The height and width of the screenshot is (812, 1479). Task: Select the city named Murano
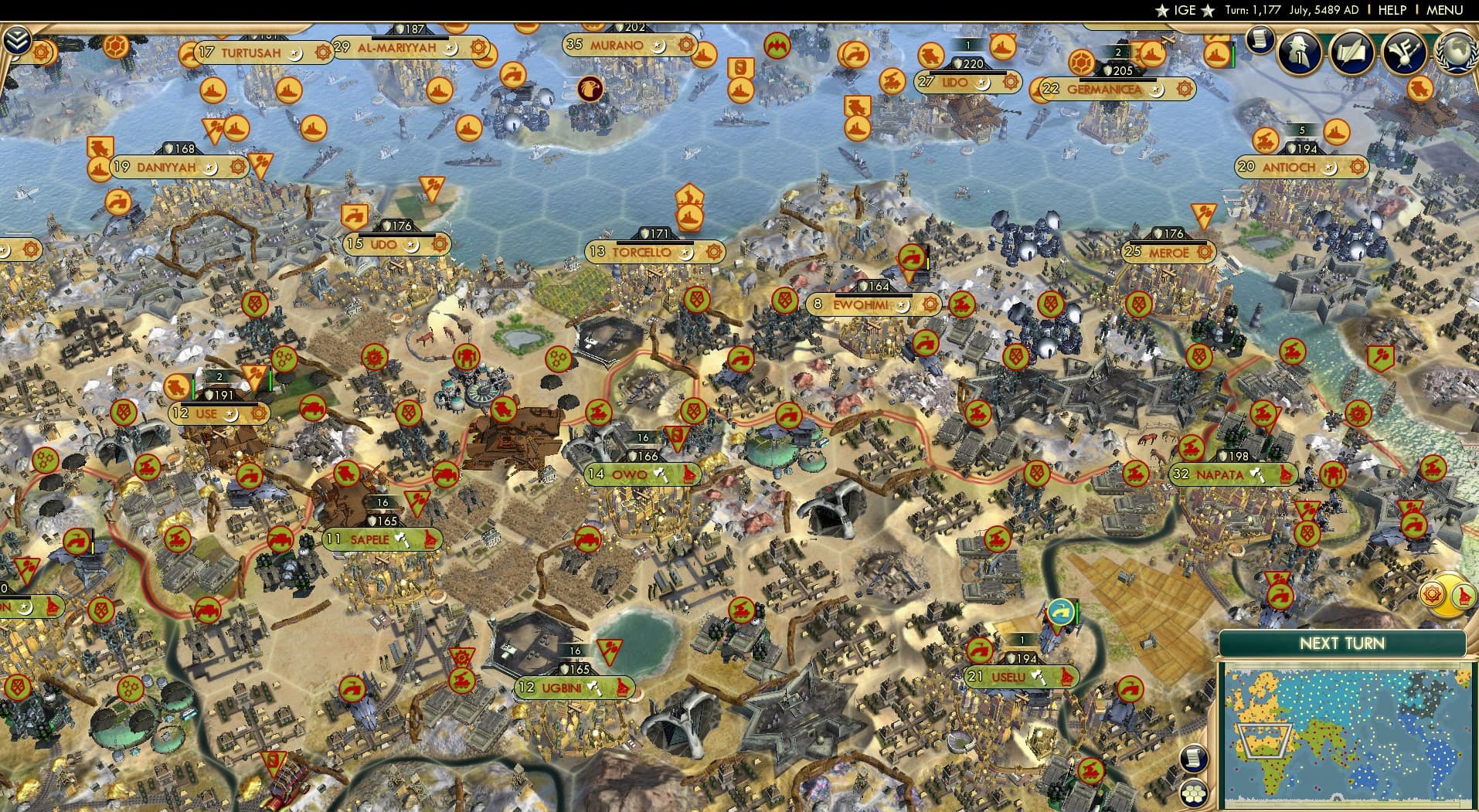click(618, 45)
